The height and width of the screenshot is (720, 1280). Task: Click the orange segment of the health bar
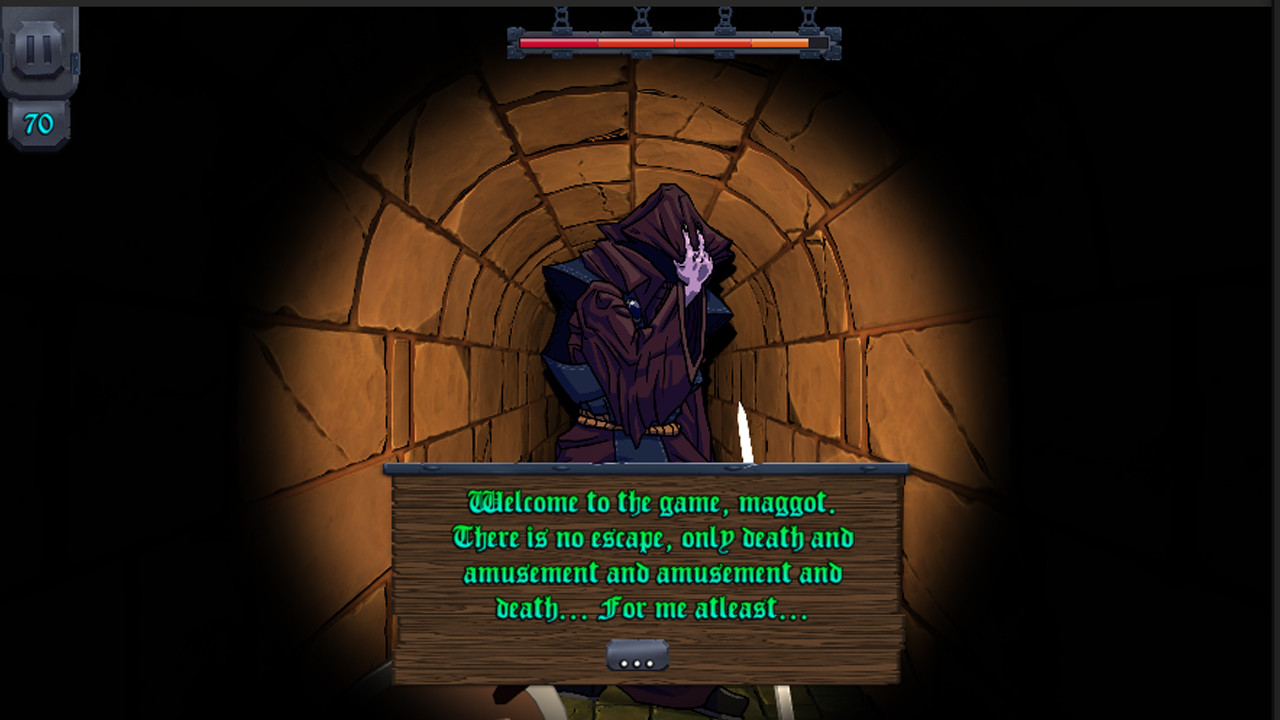tap(780, 43)
